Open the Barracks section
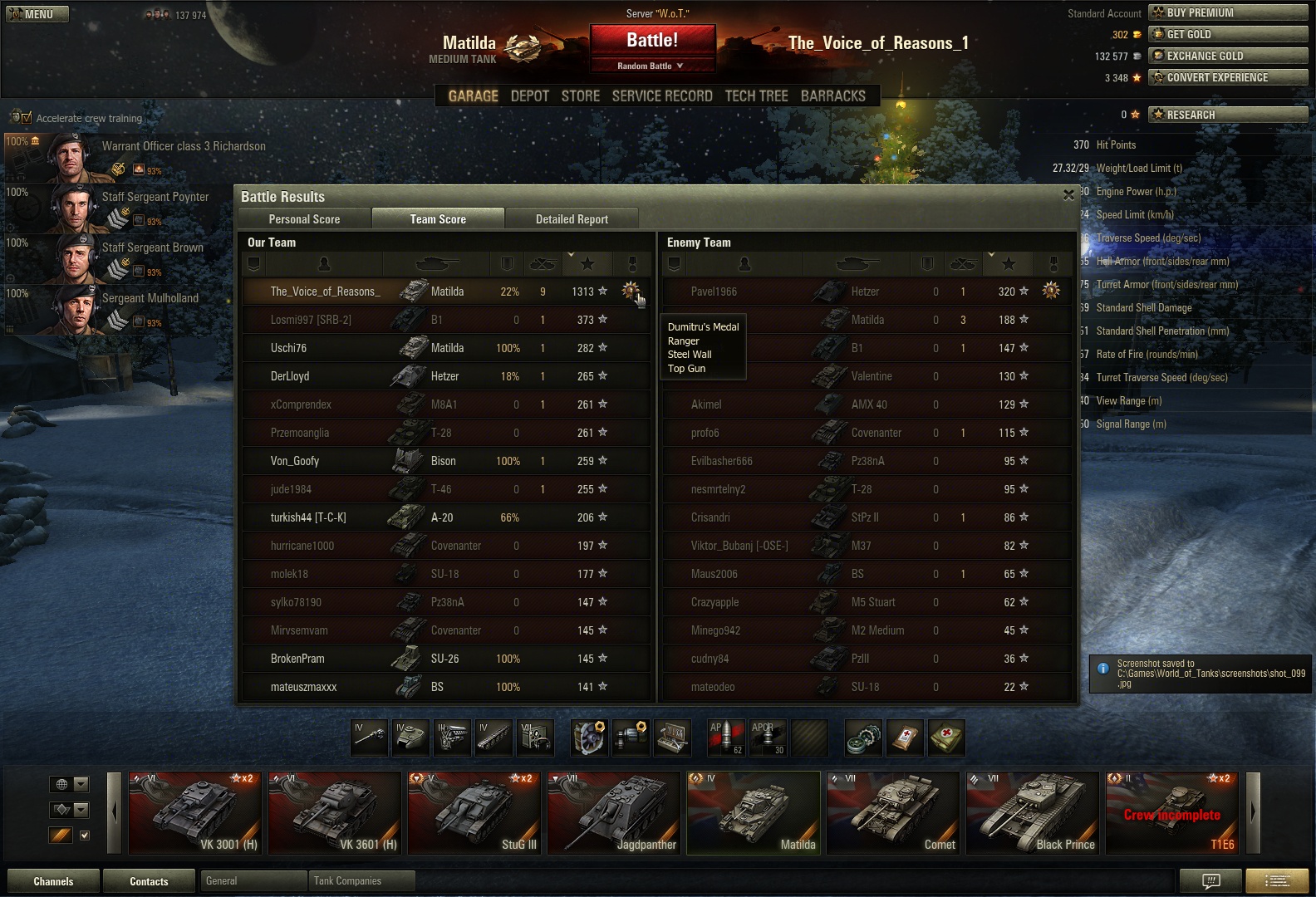 (832, 96)
